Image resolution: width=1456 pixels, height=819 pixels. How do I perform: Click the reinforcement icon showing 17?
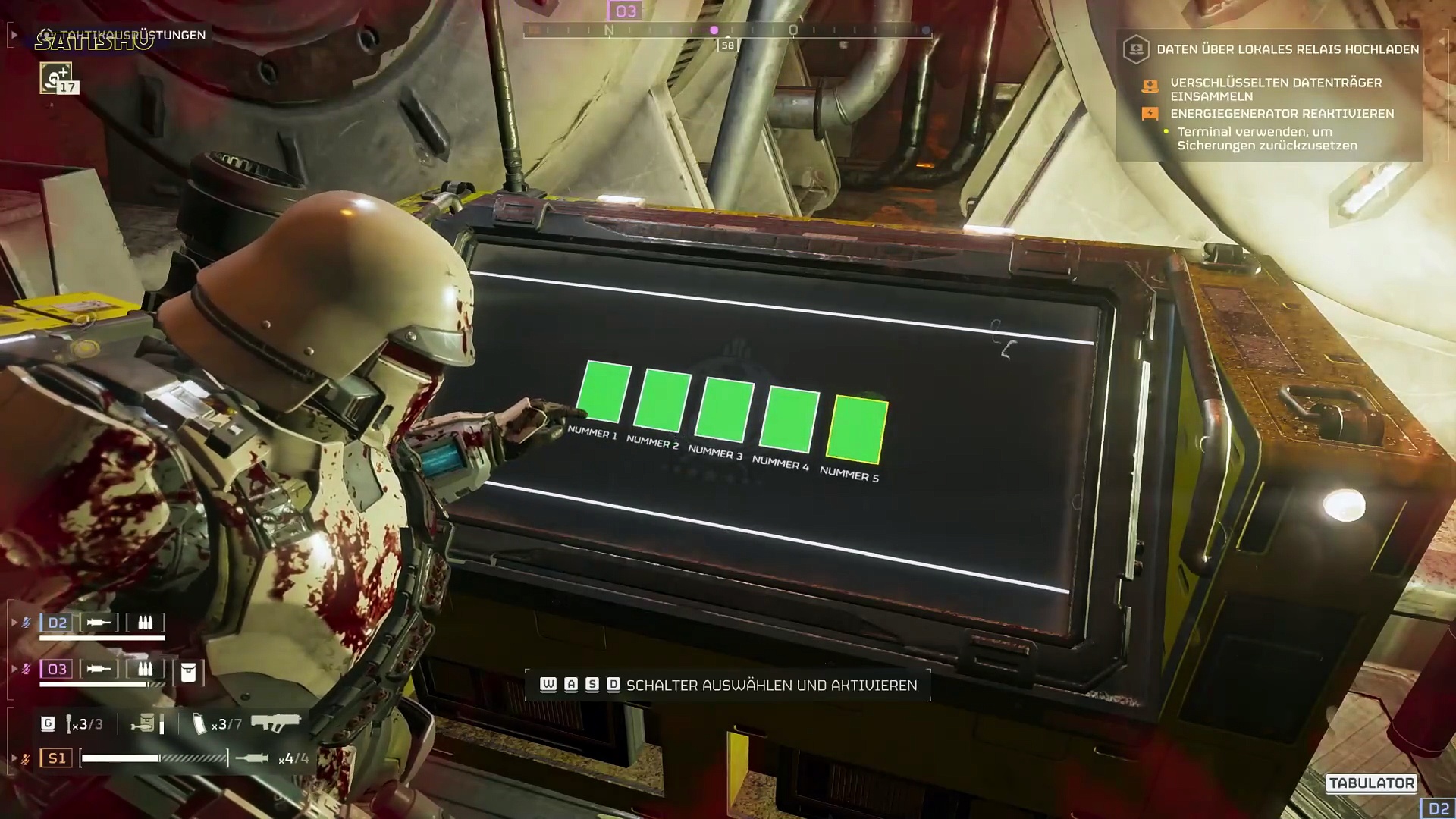tap(56, 78)
